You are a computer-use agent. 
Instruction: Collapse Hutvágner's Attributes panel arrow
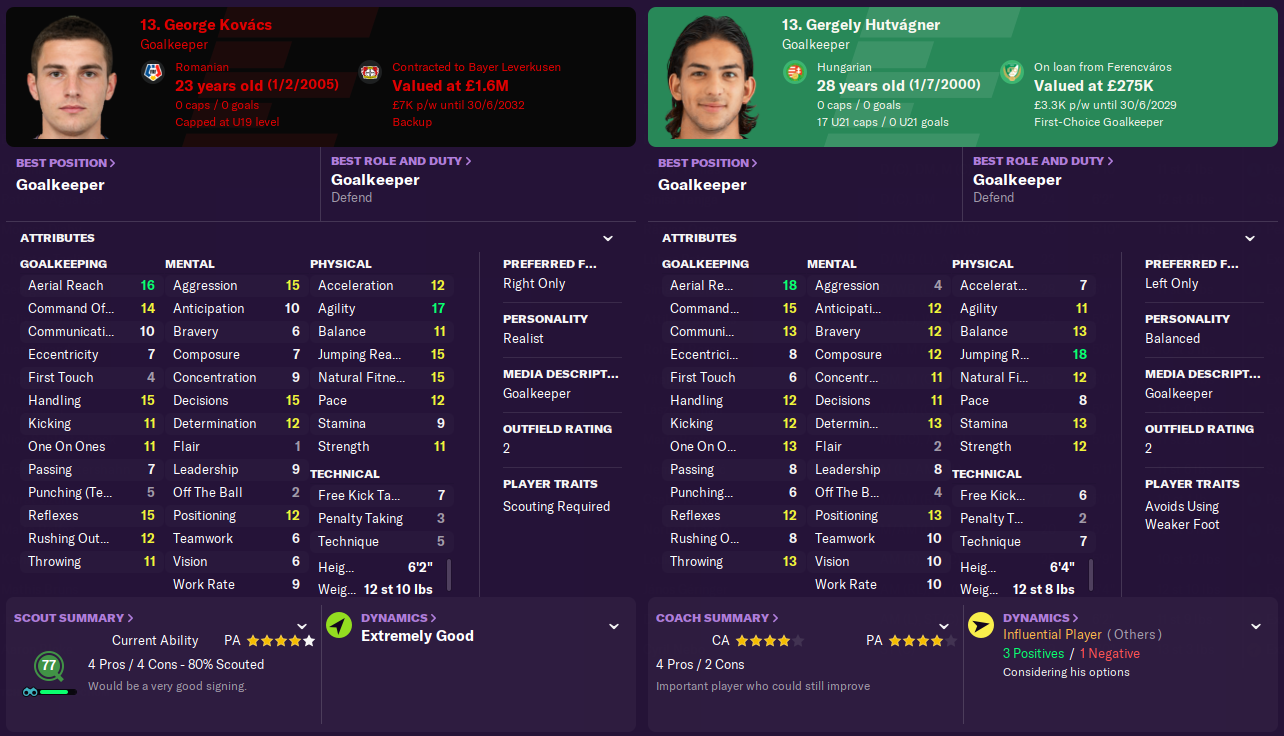pos(1250,239)
